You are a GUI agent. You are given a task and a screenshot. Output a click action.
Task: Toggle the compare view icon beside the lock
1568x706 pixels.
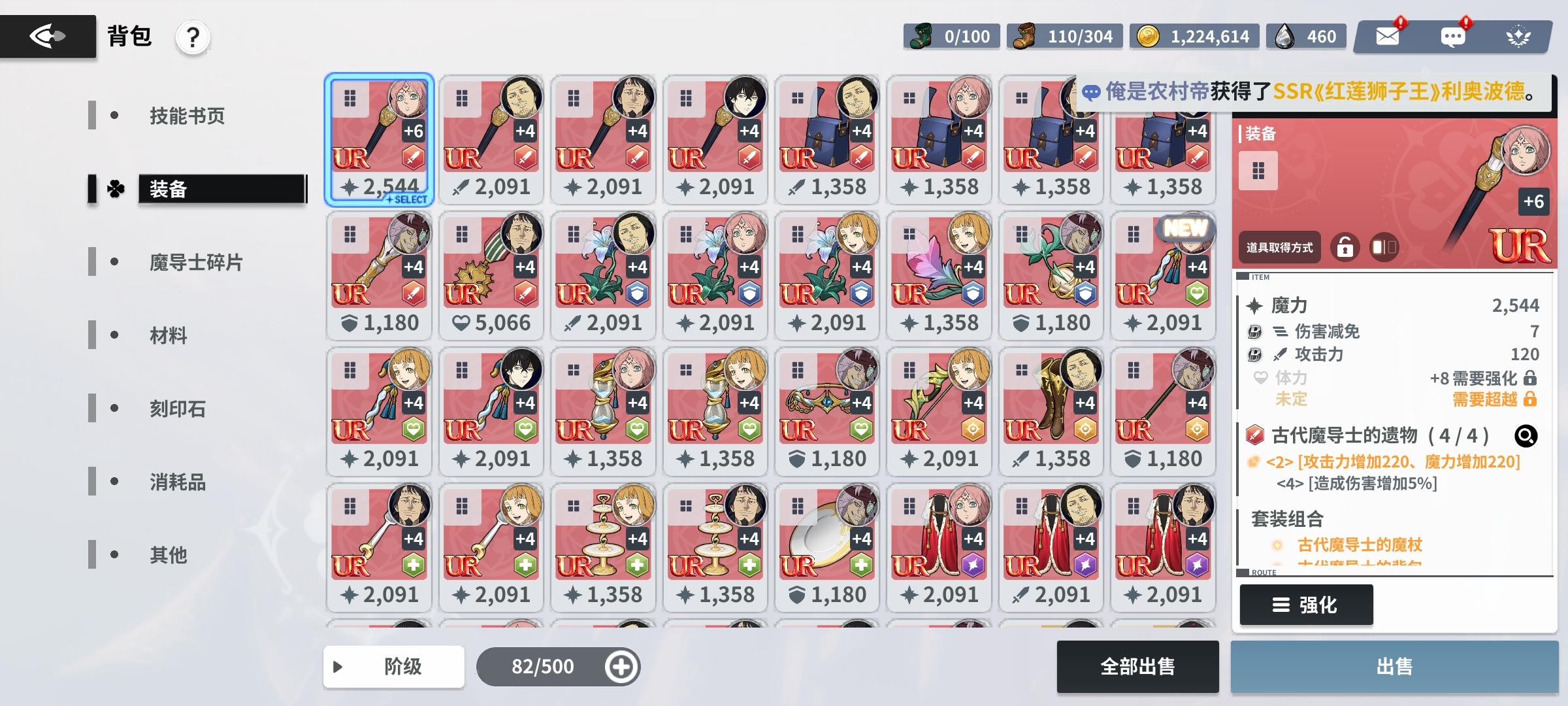[1384, 247]
